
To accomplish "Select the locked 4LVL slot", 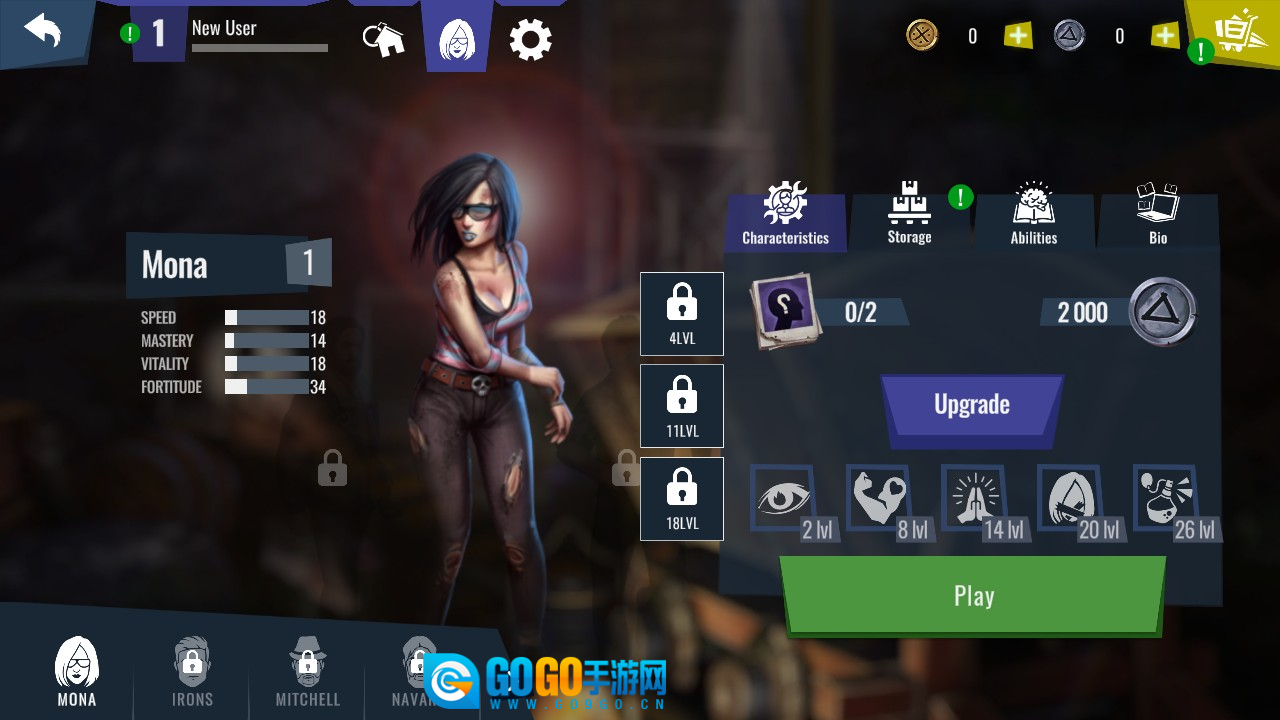I will (x=682, y=313).
